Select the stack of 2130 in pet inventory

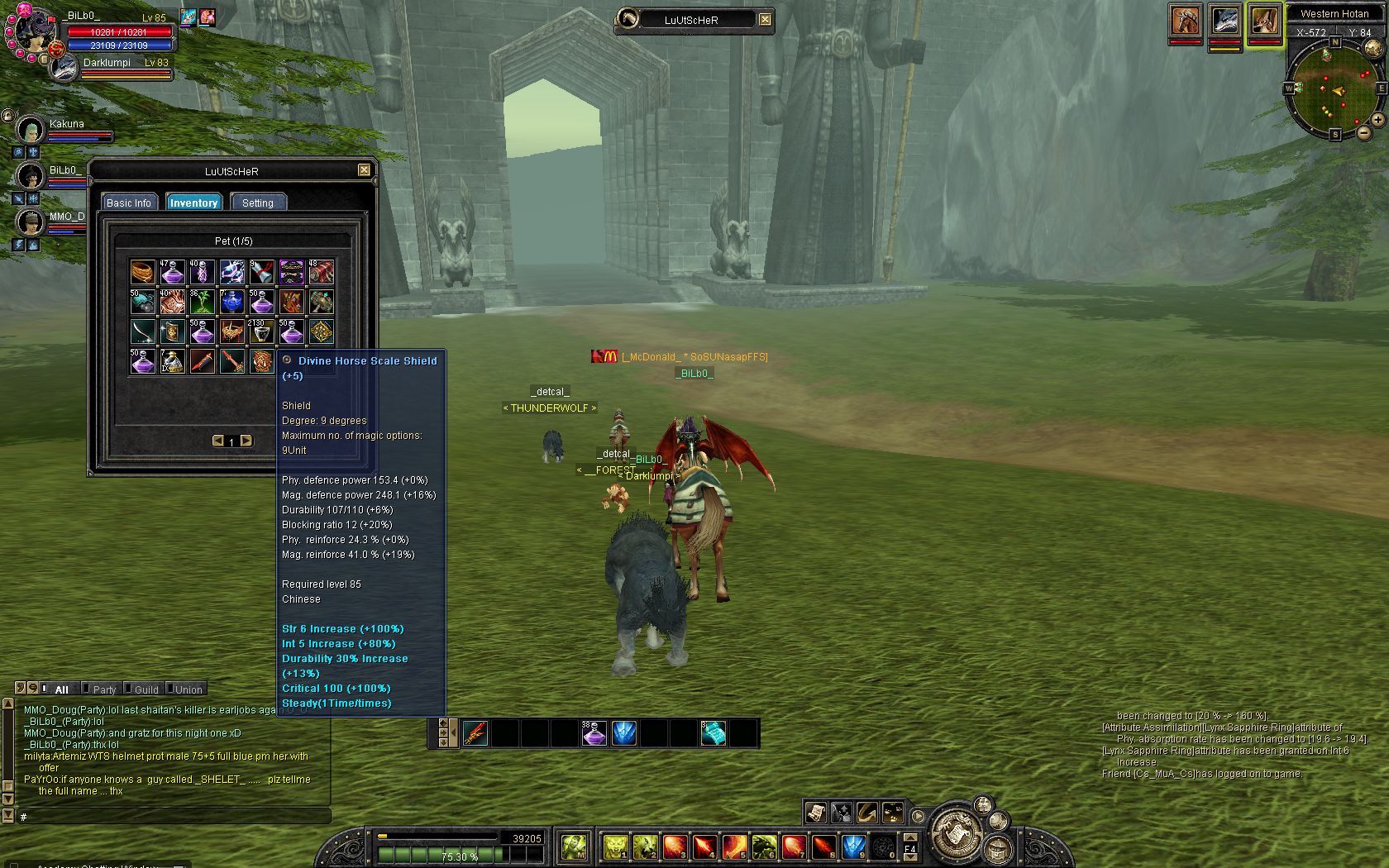pos(261,331)
